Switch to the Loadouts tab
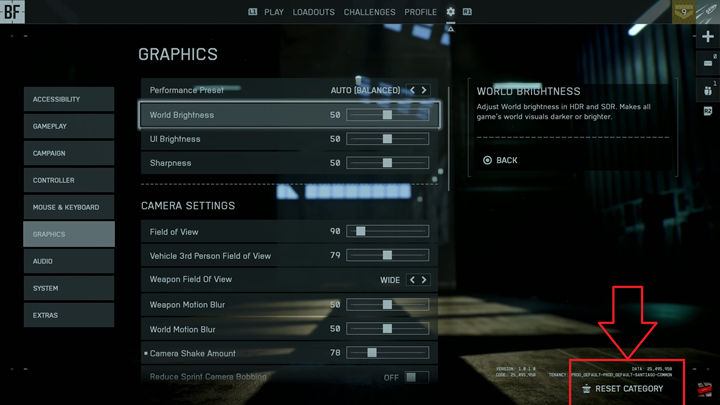 [313, 12]
